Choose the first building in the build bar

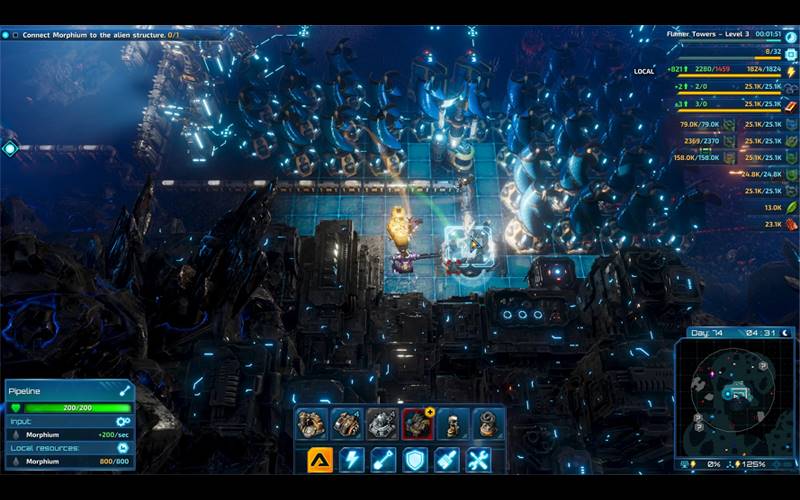click(x=311, y=424)
